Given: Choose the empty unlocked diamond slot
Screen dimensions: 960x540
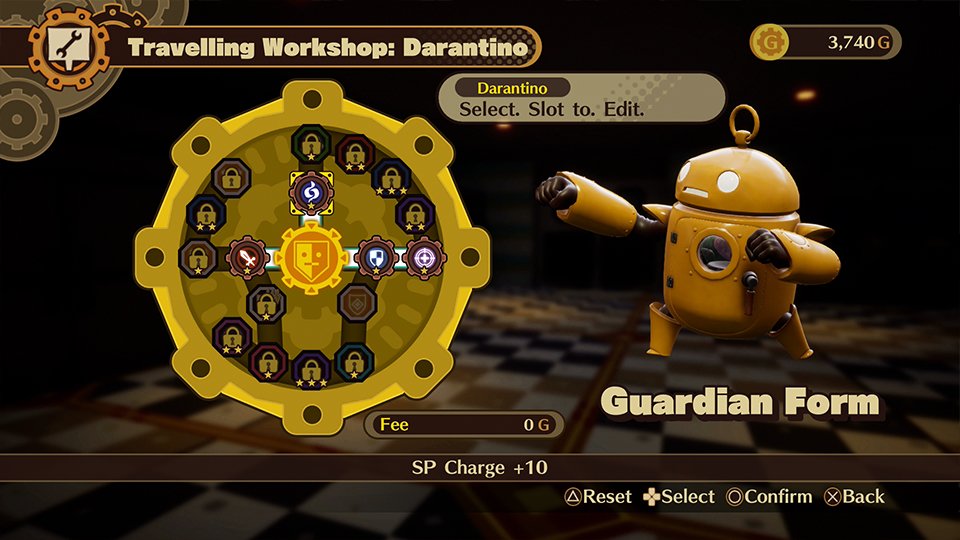Looking at the screenshot, I should point(356,302).
